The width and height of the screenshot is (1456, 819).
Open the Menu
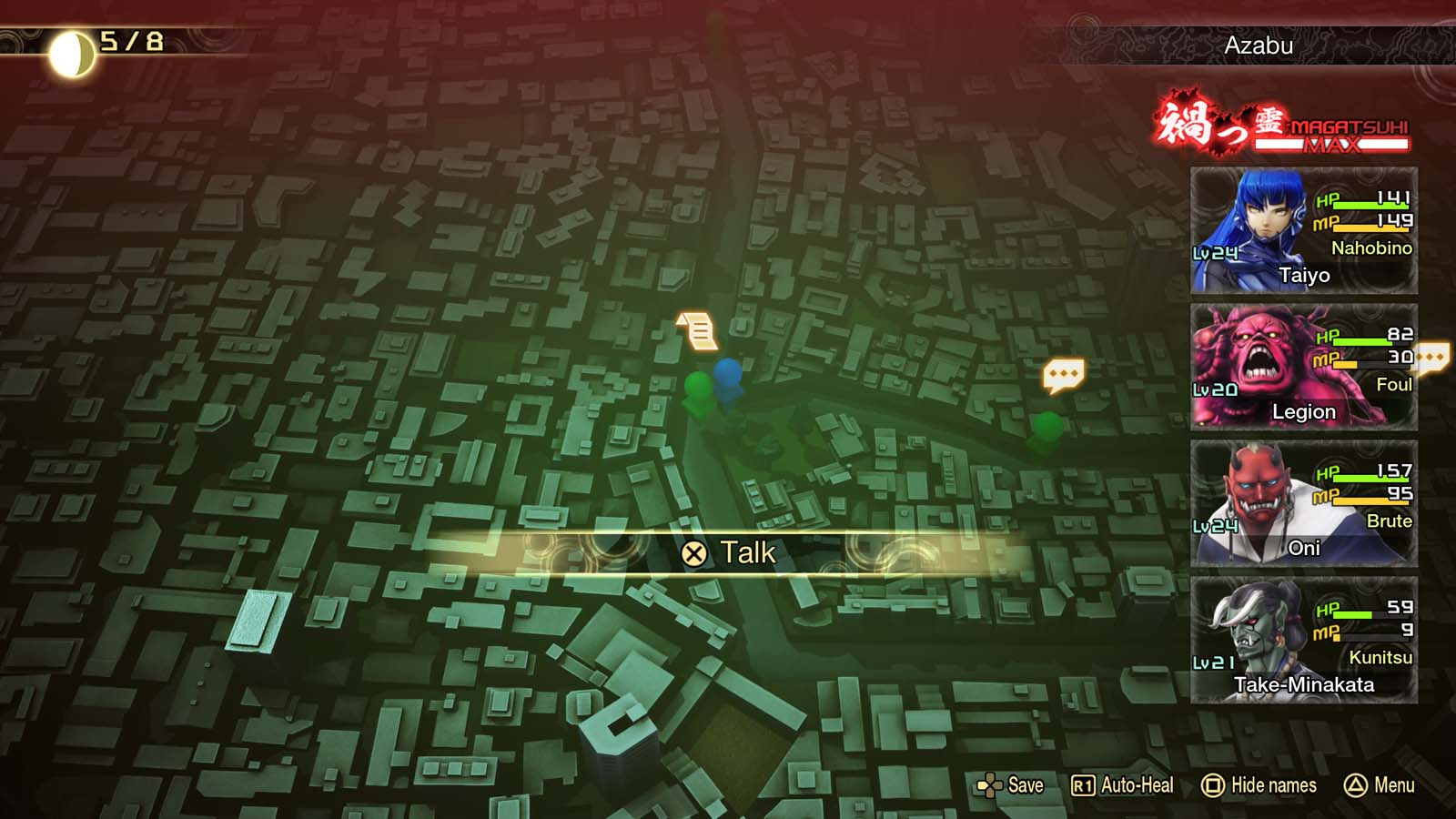tap(1380, 785)
